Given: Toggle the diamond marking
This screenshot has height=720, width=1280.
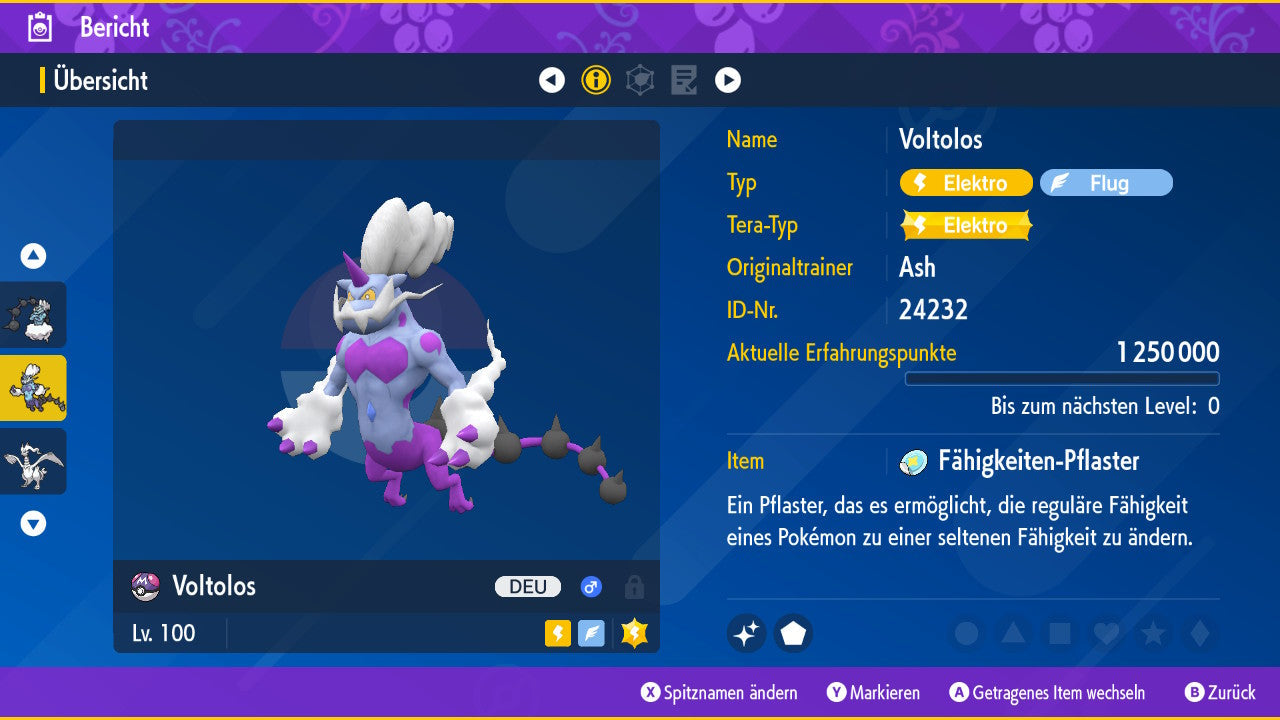Looking at the screenshot, I should pyautogui.click(x=1199, y=633).
